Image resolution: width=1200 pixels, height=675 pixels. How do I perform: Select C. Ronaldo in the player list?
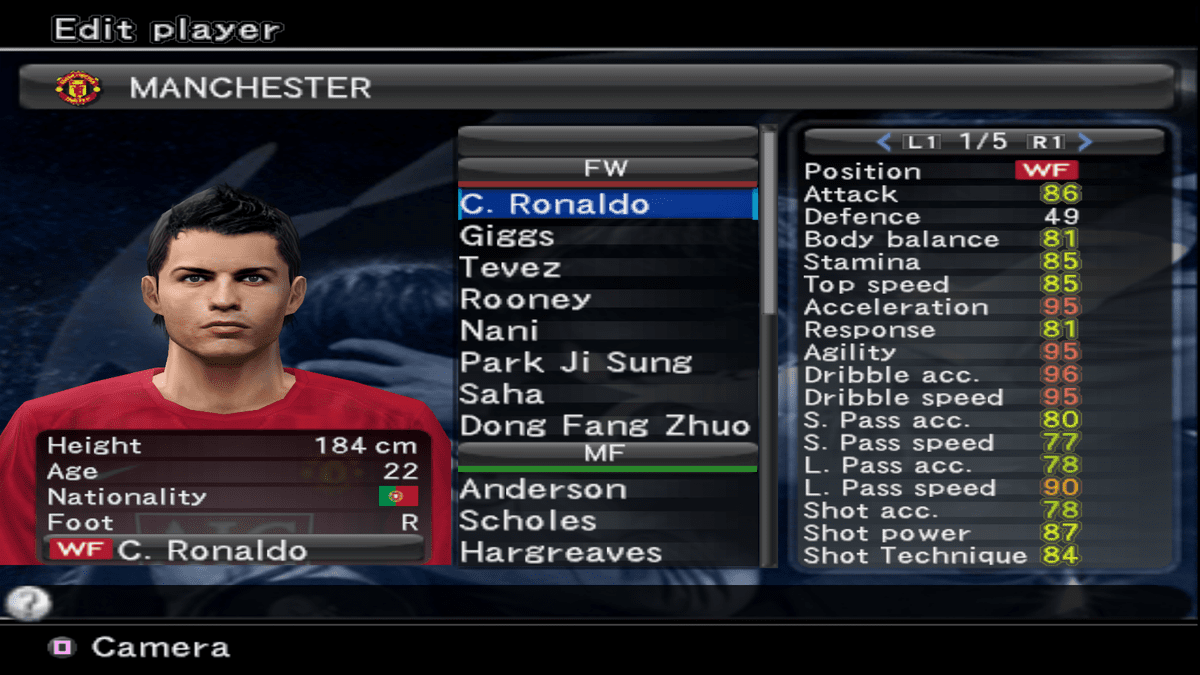click(x=555, y=204)
